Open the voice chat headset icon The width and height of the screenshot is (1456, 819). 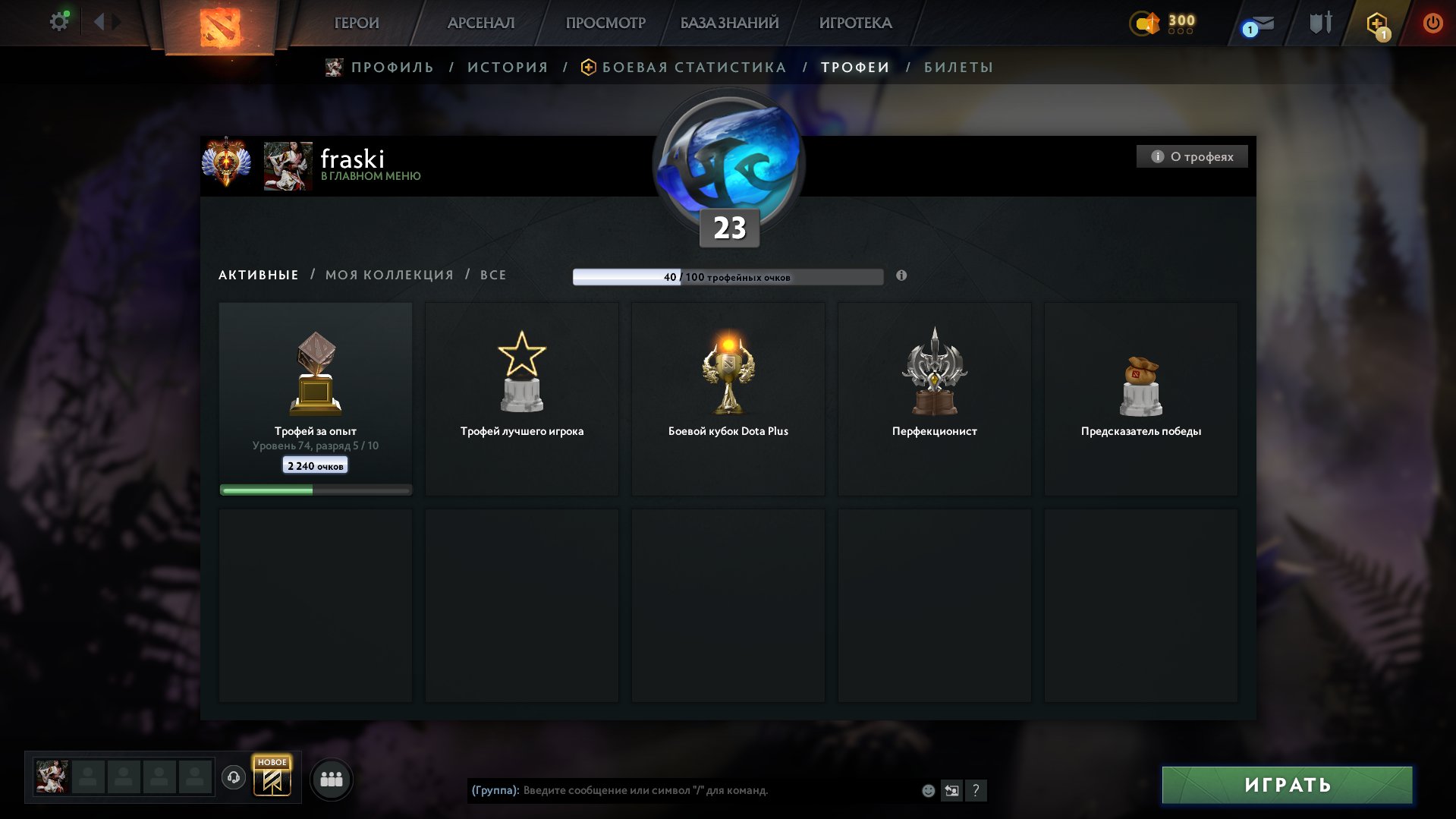234,777
